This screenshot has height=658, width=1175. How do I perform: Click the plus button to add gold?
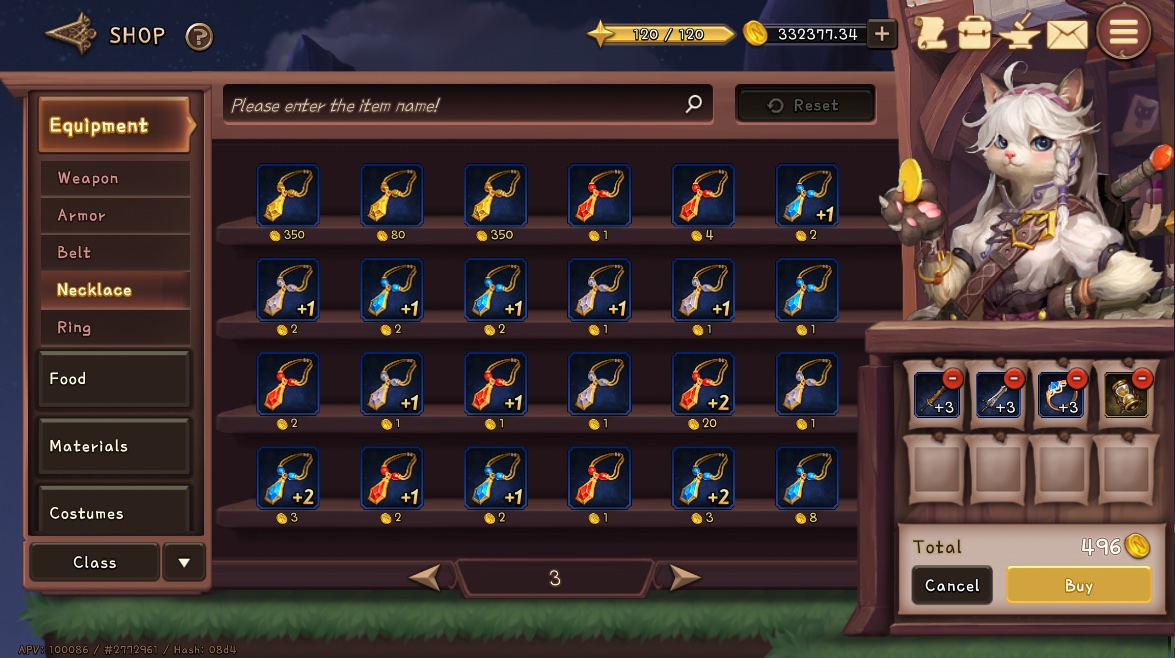coord(881,34)
